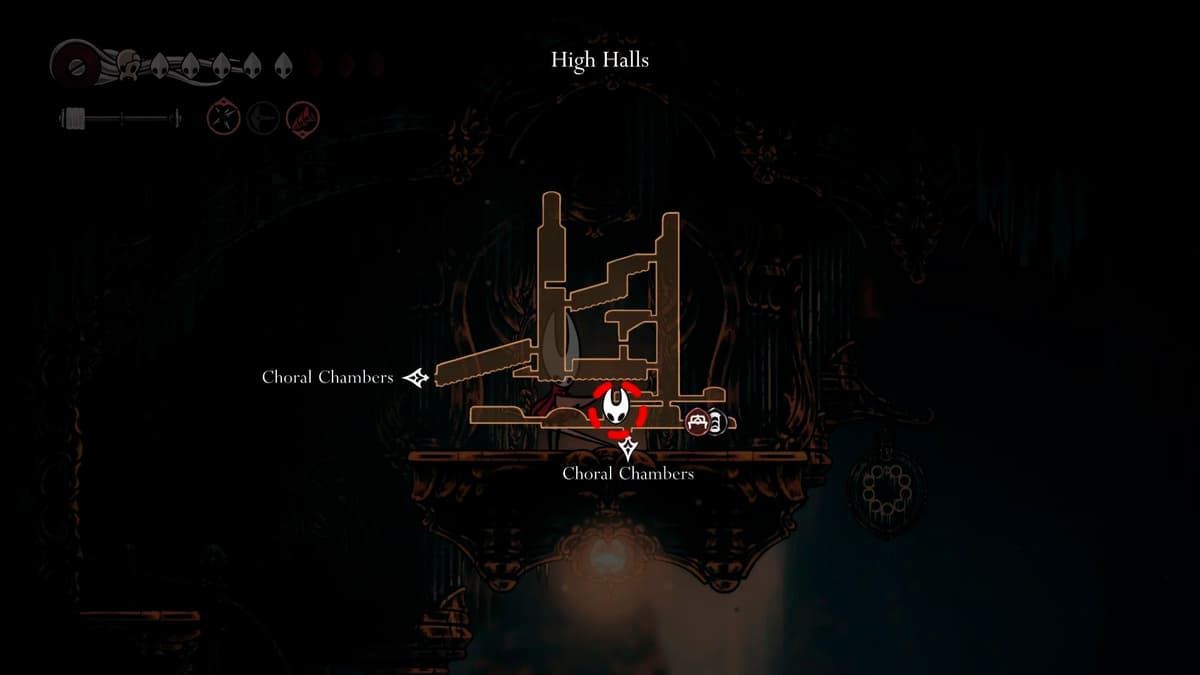
Task: Click the white marker beside the bench icon
Action: [716, 422]
